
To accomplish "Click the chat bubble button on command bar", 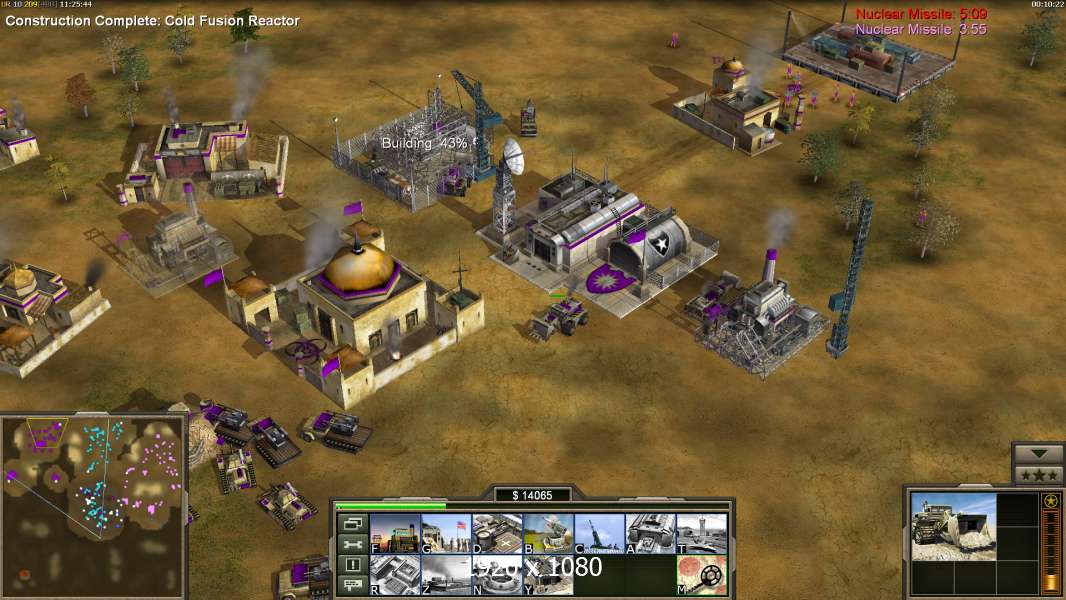I will point(352,586).
